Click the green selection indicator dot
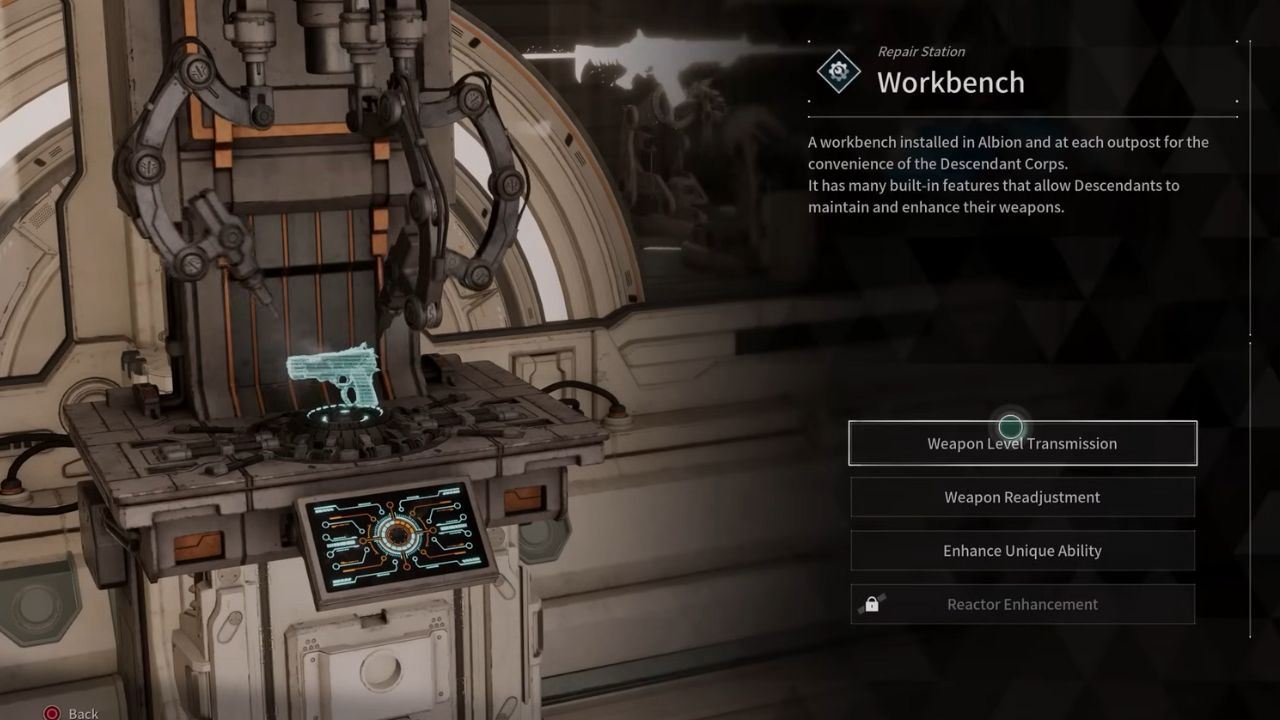 click(x=1009, y=427)
